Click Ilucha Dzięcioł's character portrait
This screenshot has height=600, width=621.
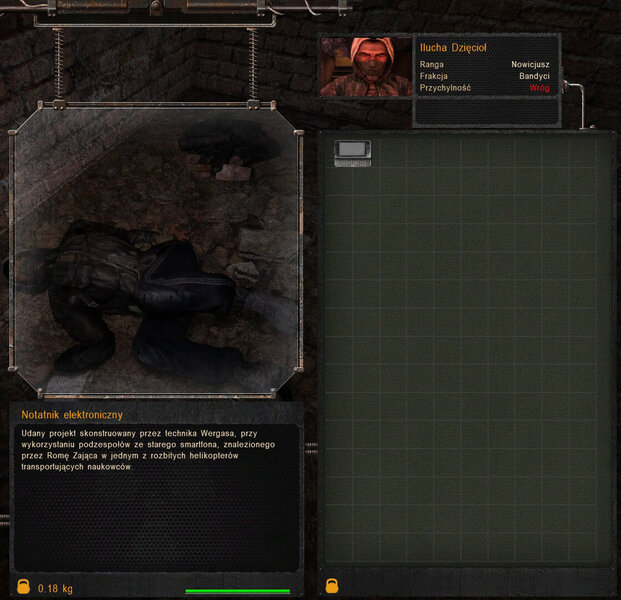(x=365, y=67)
